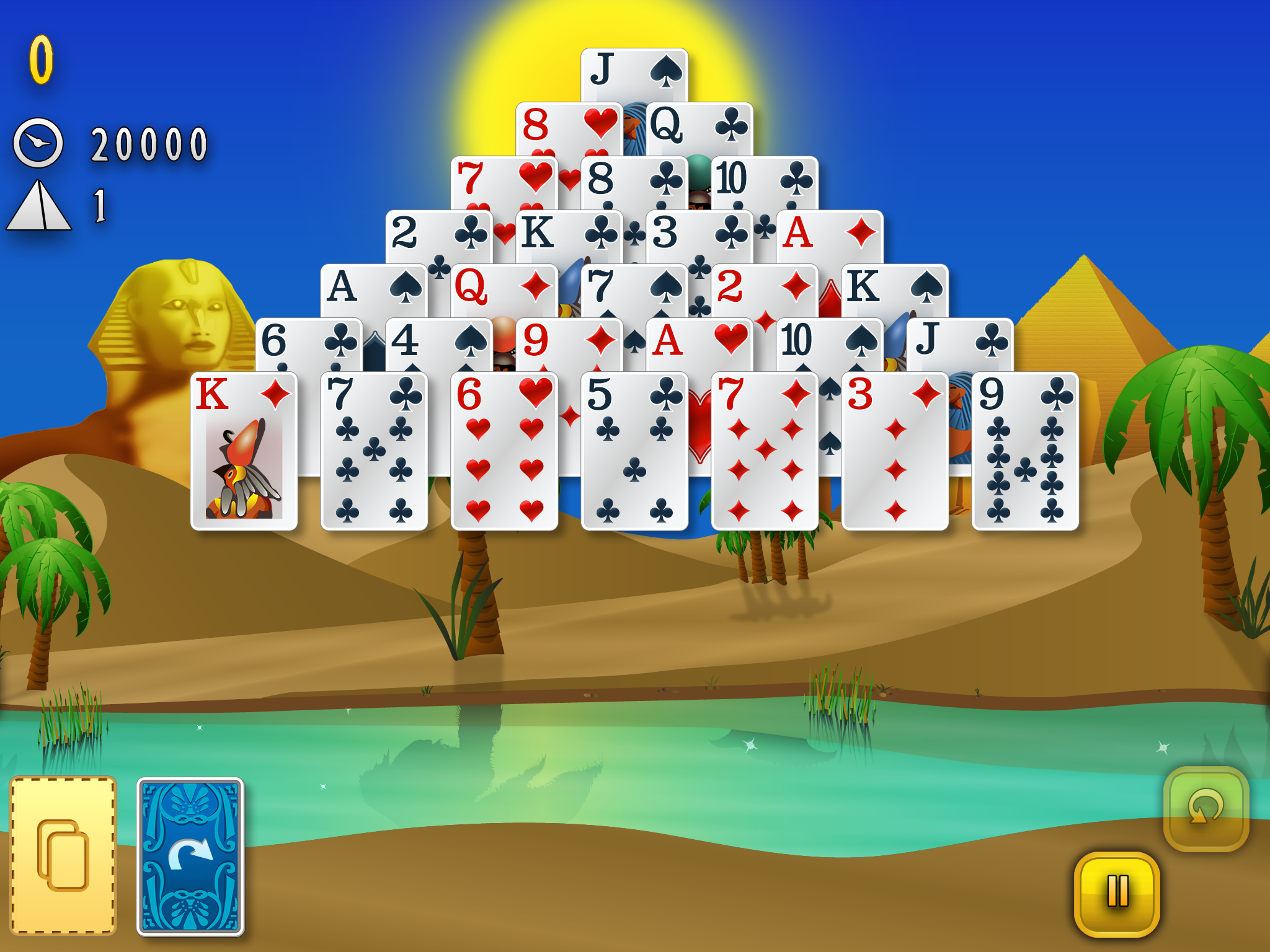This screenshot has width=1270, height=952.
Task: Pick the Ace of Diamonds card
Action: click(x=829, y=237)
